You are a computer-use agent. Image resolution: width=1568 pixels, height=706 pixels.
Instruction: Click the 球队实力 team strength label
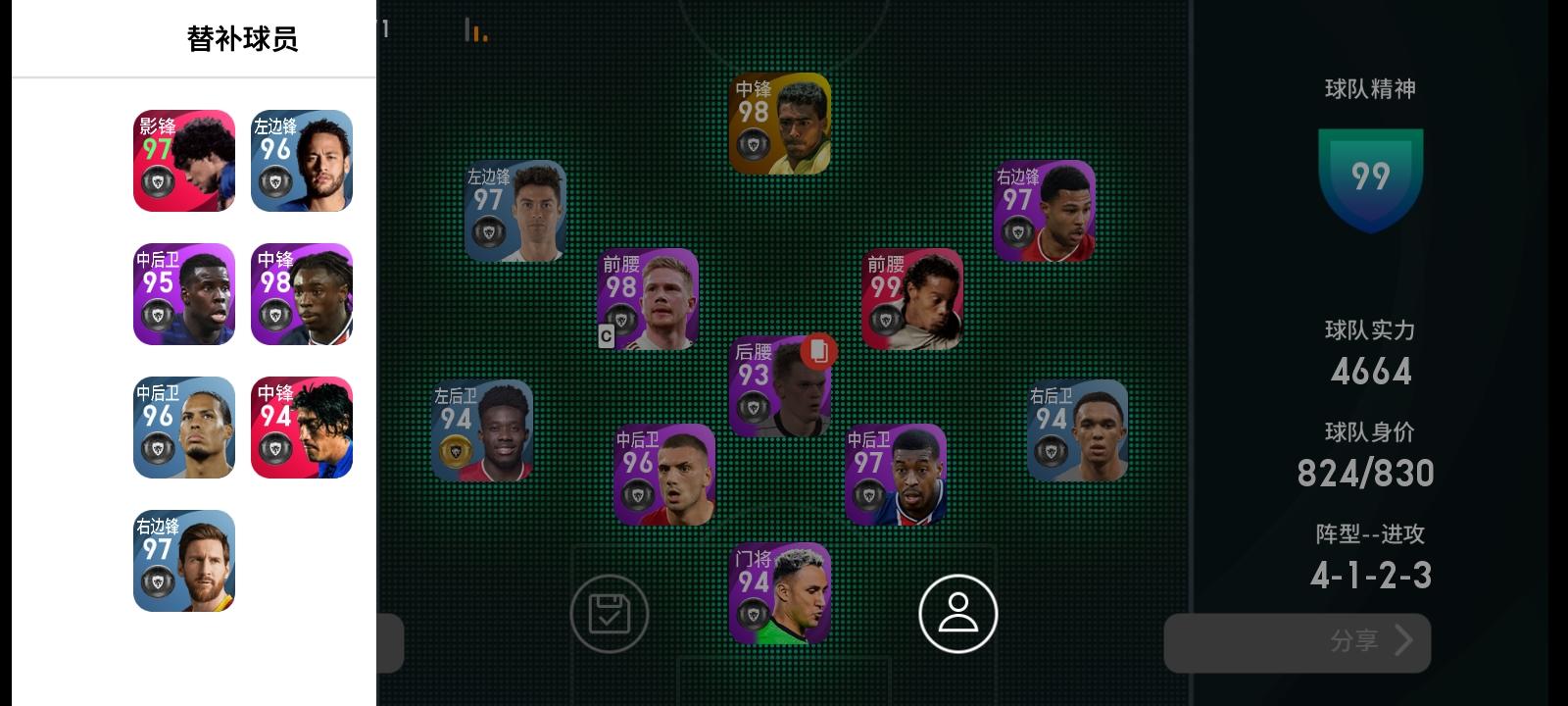[1371, 331]
